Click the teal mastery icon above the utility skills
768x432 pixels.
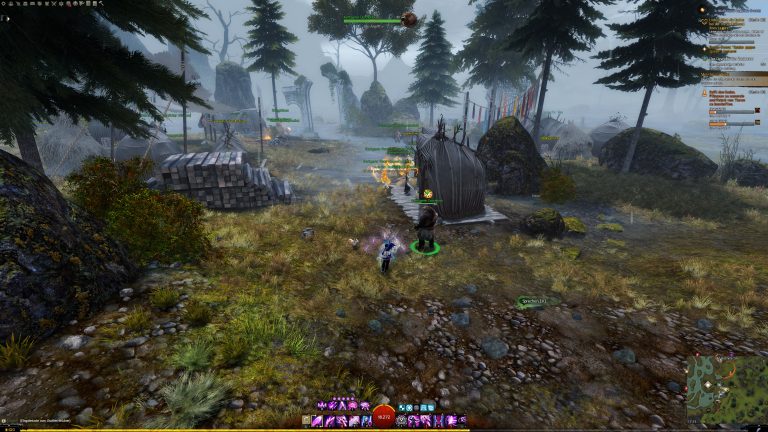click(x=401, y=407)
